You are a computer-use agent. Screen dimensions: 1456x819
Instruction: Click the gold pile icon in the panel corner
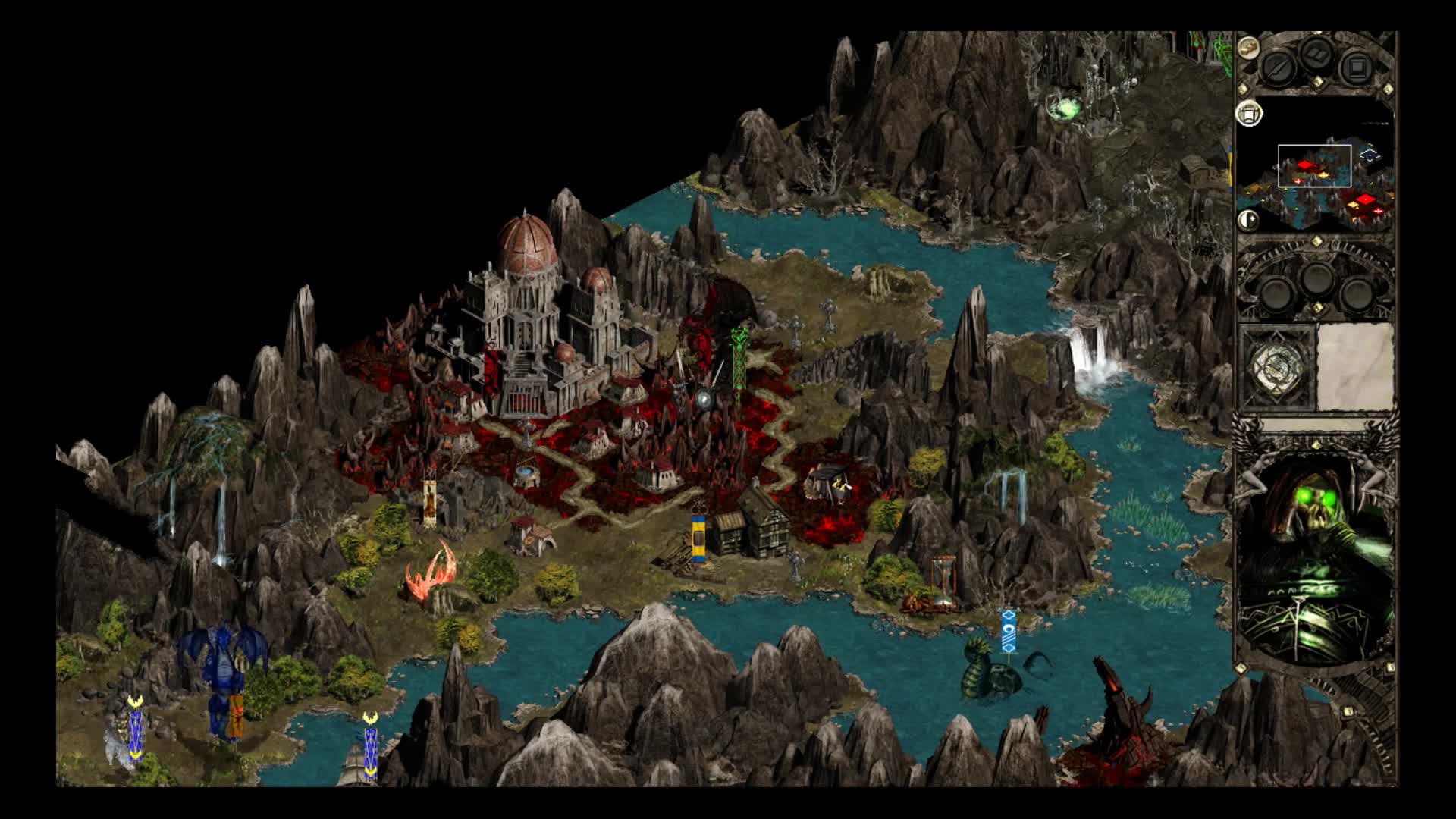(1248, 48)
